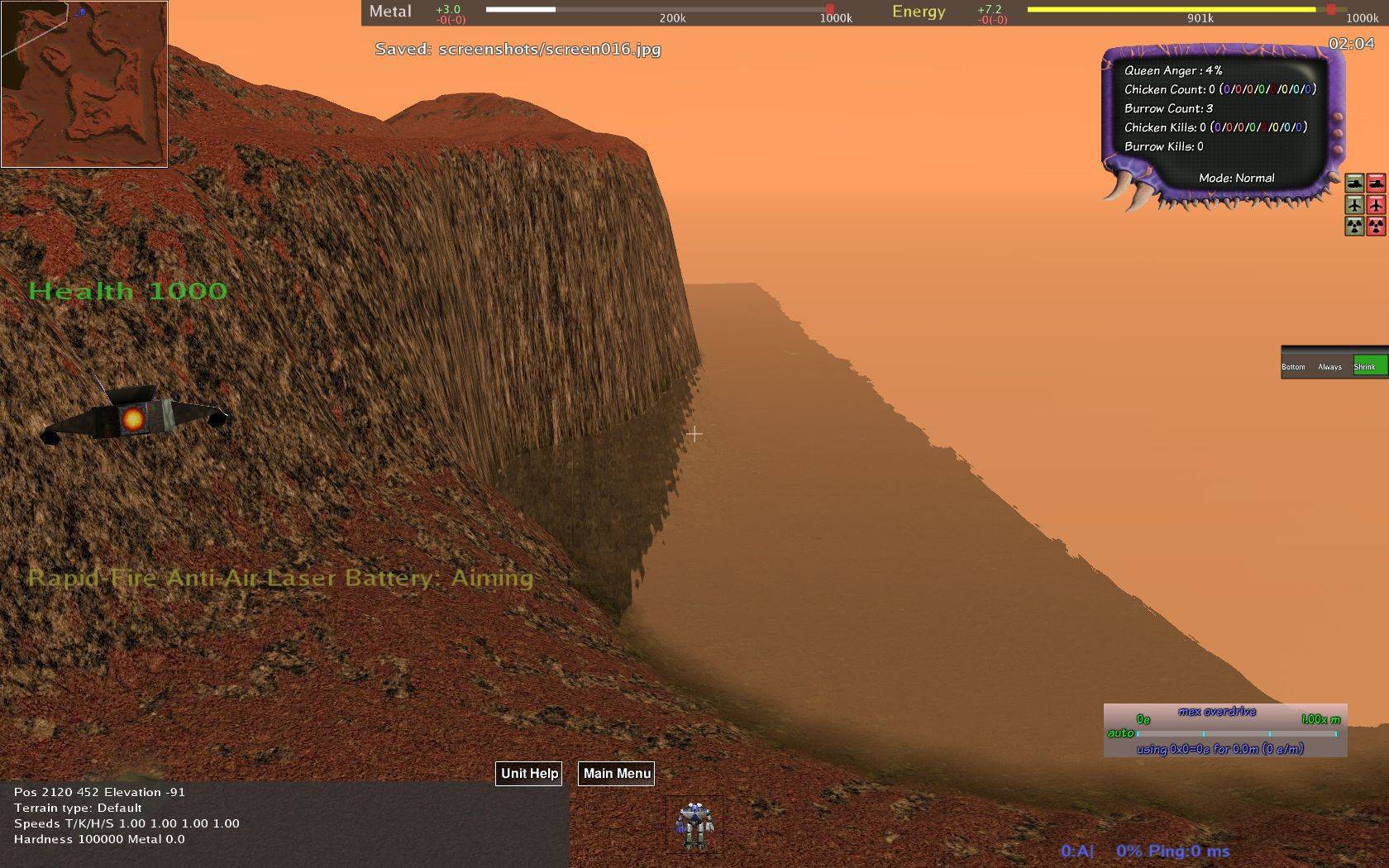Open the Main Menu
Image resolution: width=1389 pixels, height=868 pixels.
617,774
